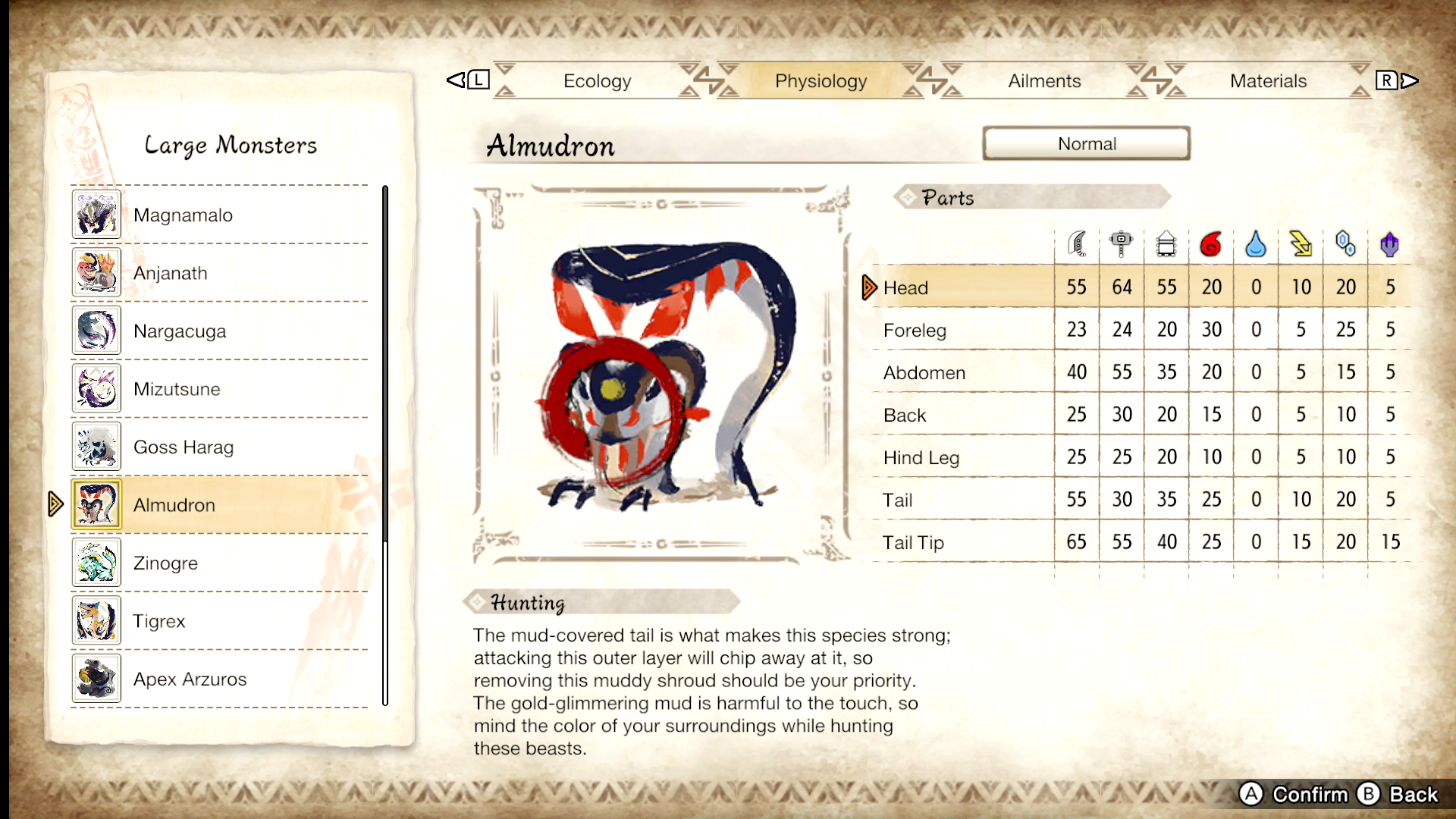Switch to the Ecology tab
The width and height of the screenshot is (1456, 819).
pos(597,80)
